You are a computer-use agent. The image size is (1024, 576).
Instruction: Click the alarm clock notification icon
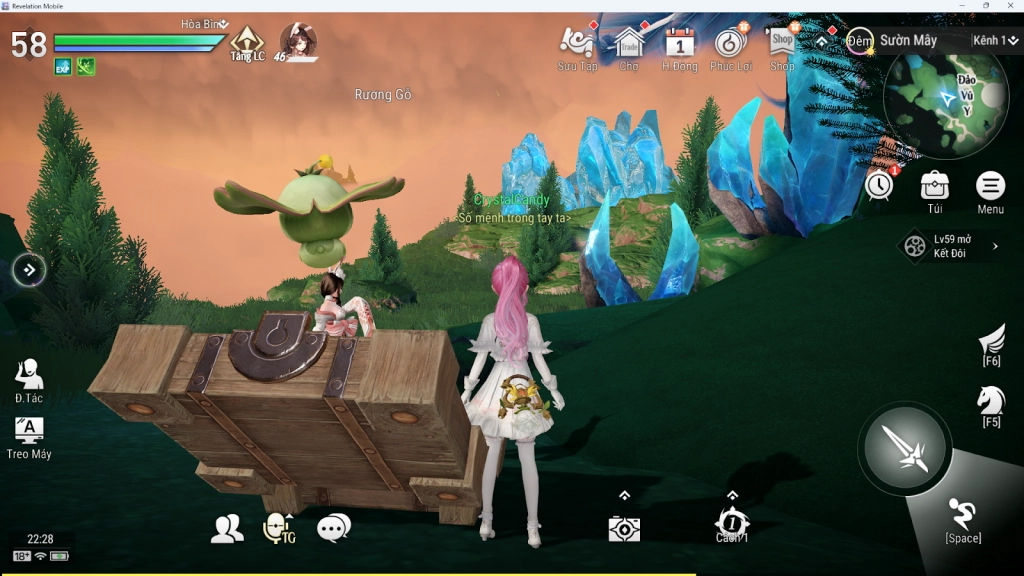(x=879, y=185)
